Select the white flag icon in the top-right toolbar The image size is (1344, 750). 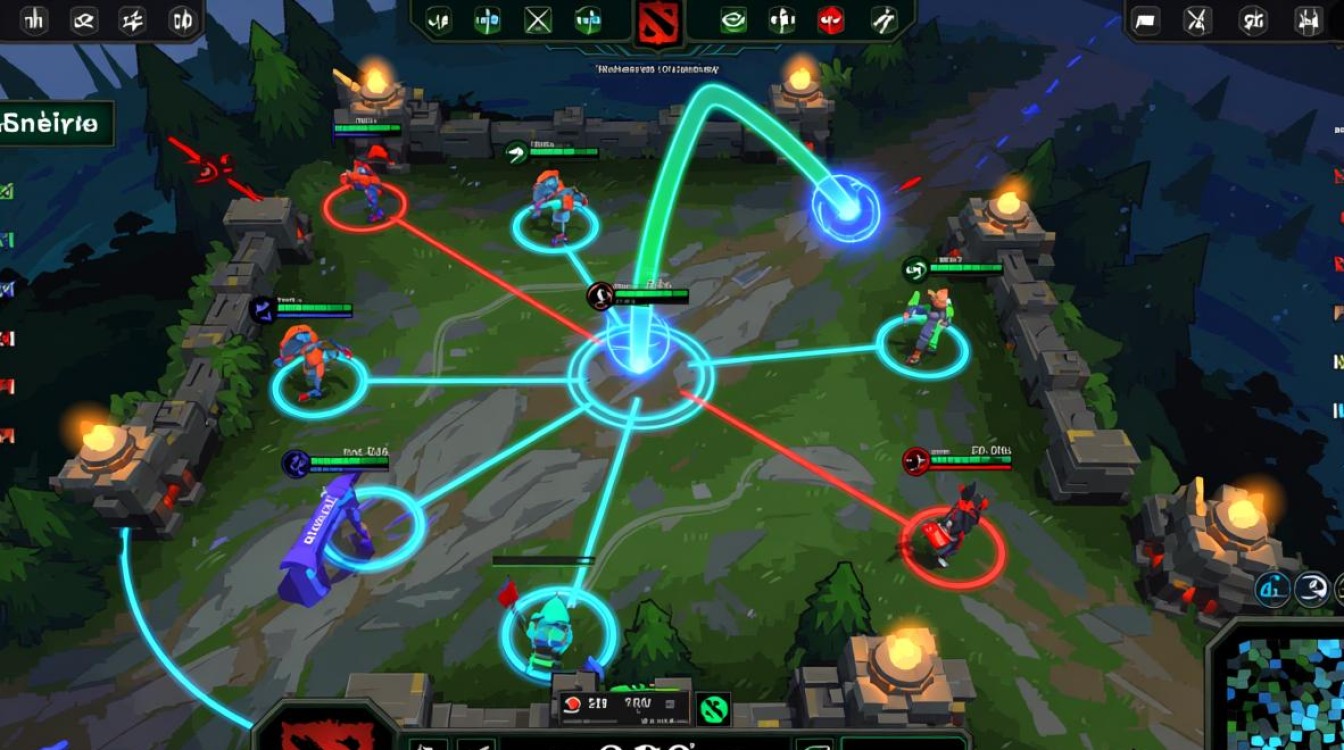(x=1146, y=20)
